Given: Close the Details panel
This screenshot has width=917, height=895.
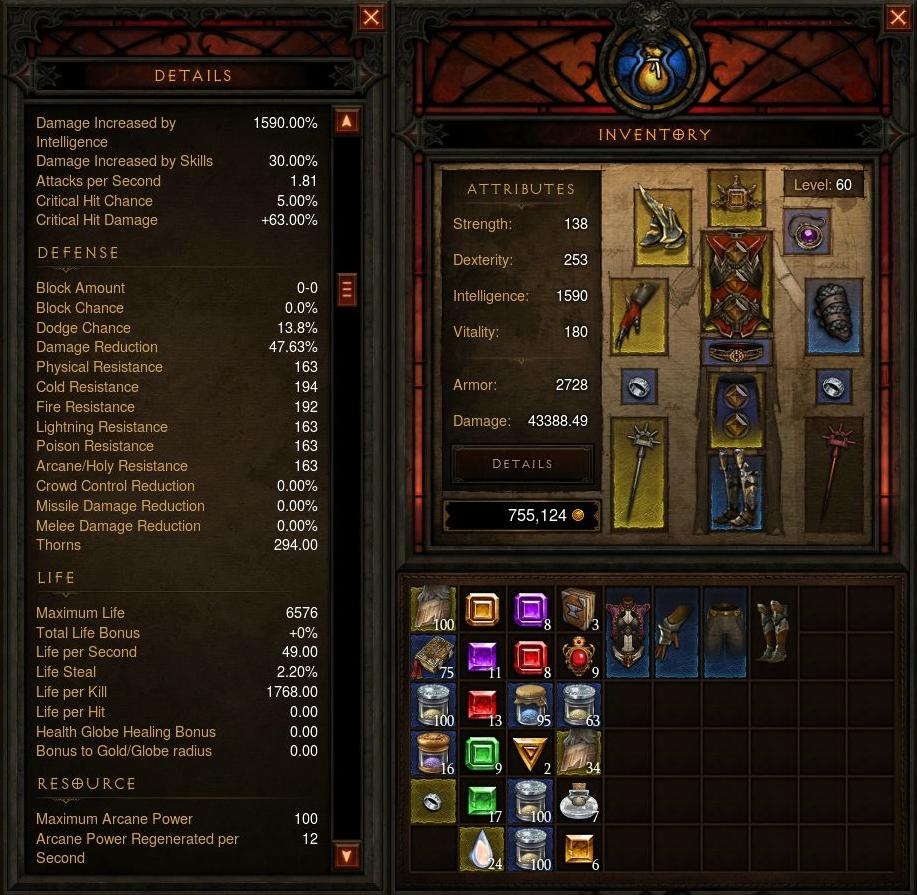Looking at the screenshot, I should [371, 17].
